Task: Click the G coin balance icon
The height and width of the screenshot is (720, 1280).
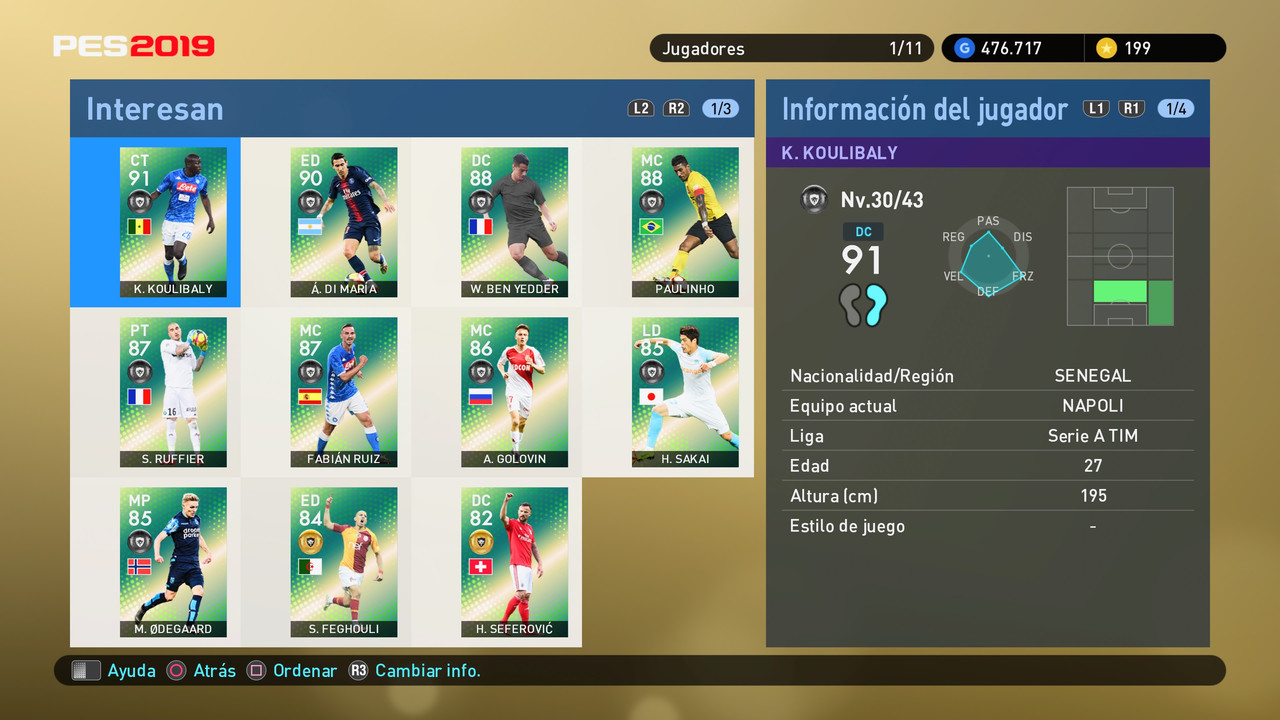Action: [x=965, y=47]
